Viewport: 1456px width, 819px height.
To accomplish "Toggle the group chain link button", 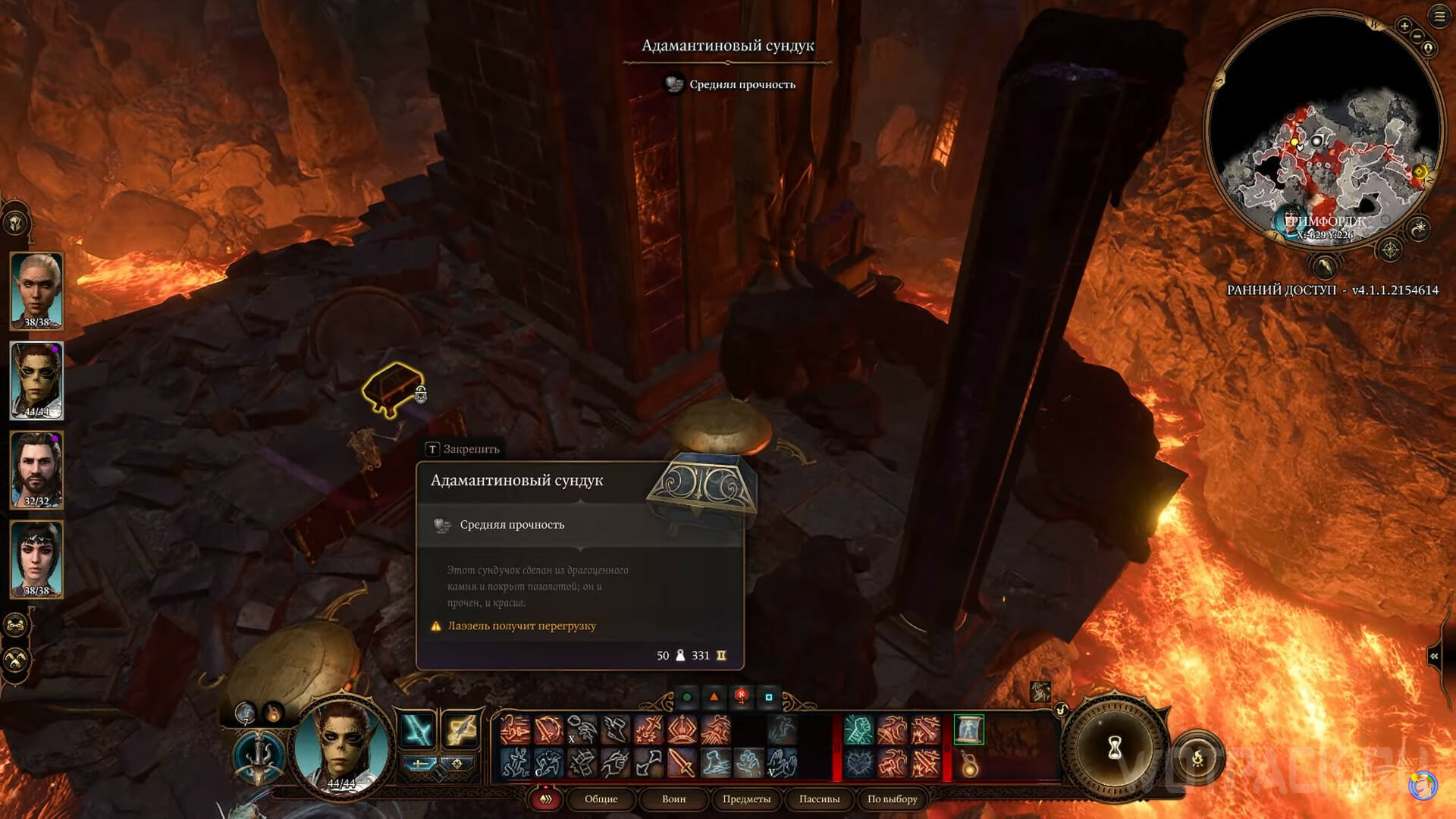I will pyautogui.click(x=16, y=626).
